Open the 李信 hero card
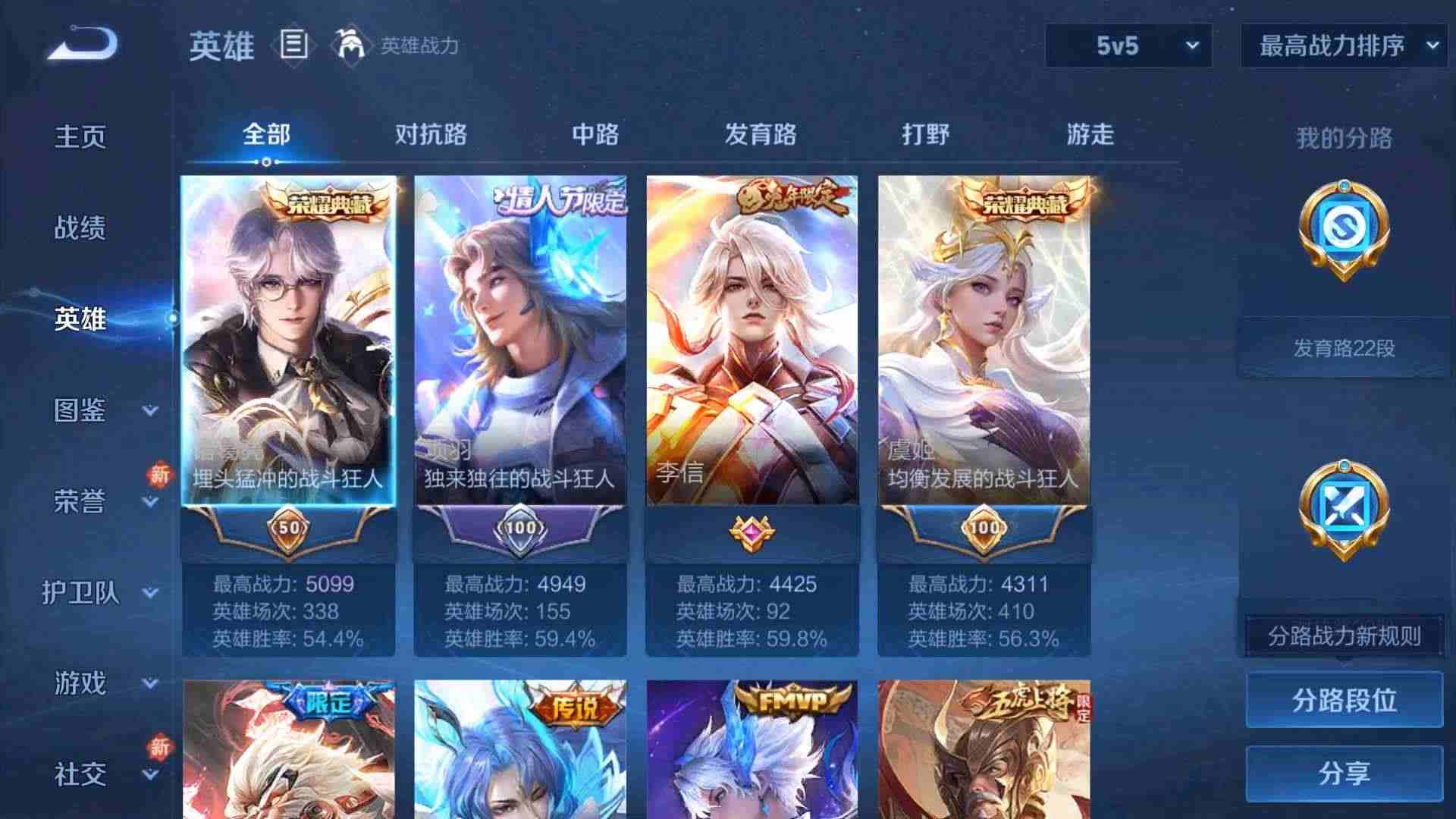Viewport: 1456px width, 819px height. (751, 341)
